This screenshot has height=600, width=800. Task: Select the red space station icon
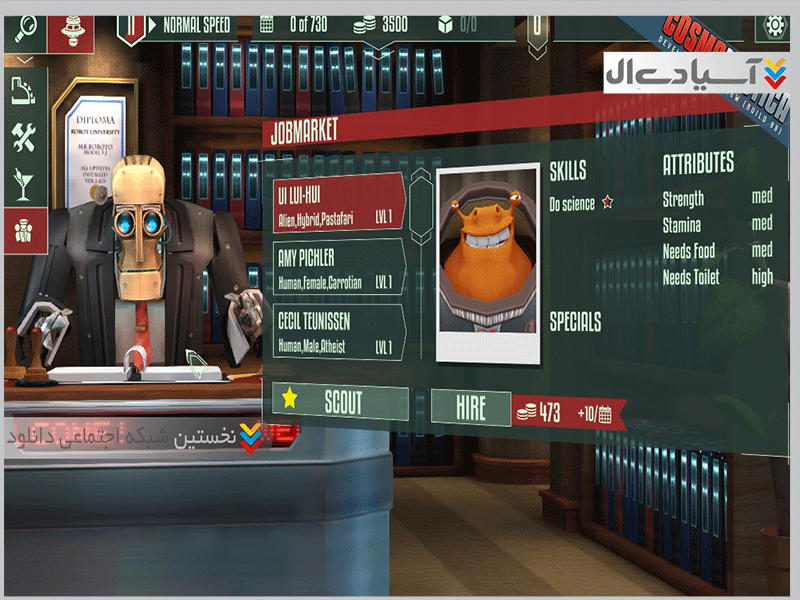point(71,27)
